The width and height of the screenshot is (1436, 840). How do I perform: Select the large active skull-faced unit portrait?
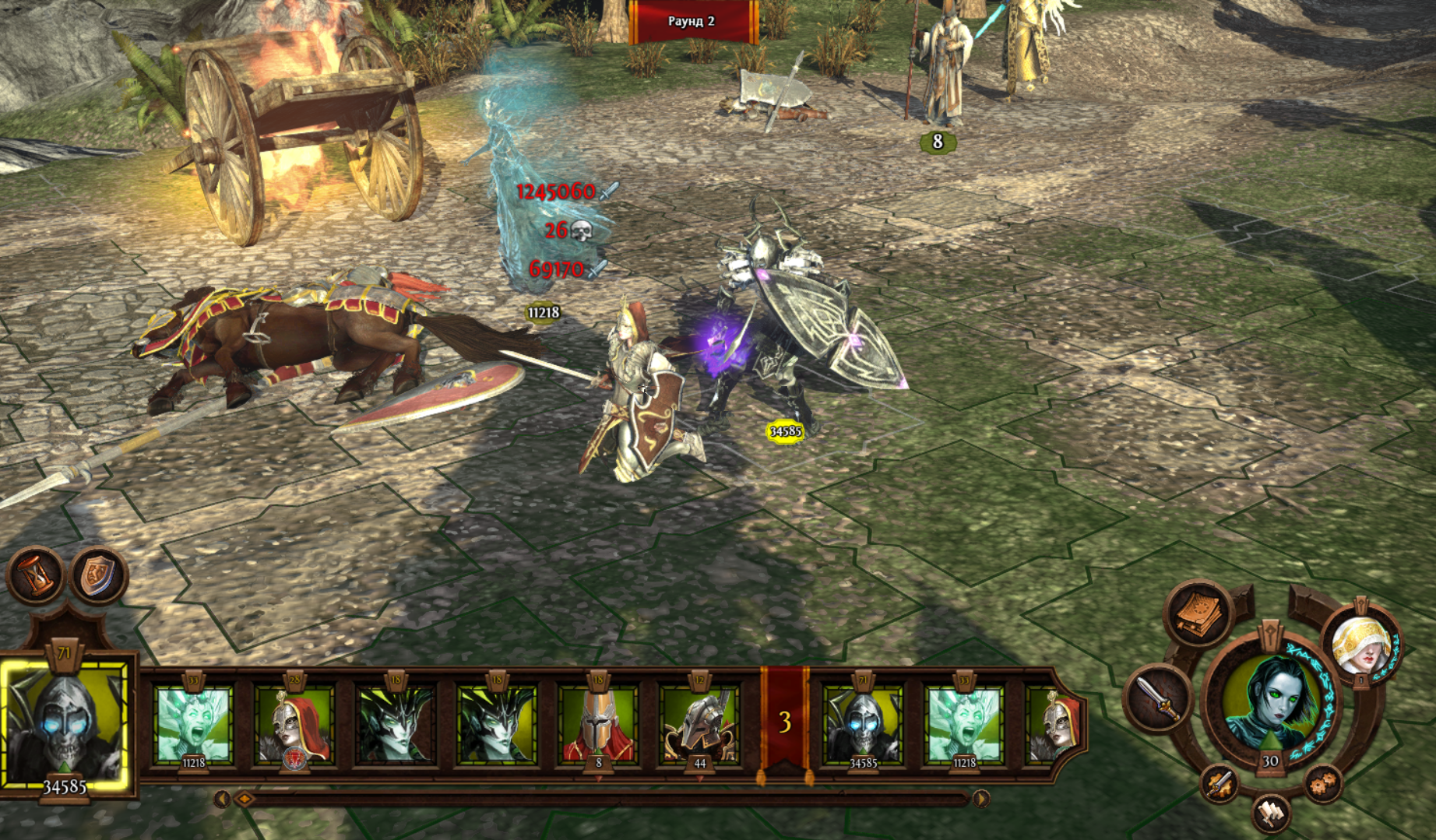tap(65, 724)
